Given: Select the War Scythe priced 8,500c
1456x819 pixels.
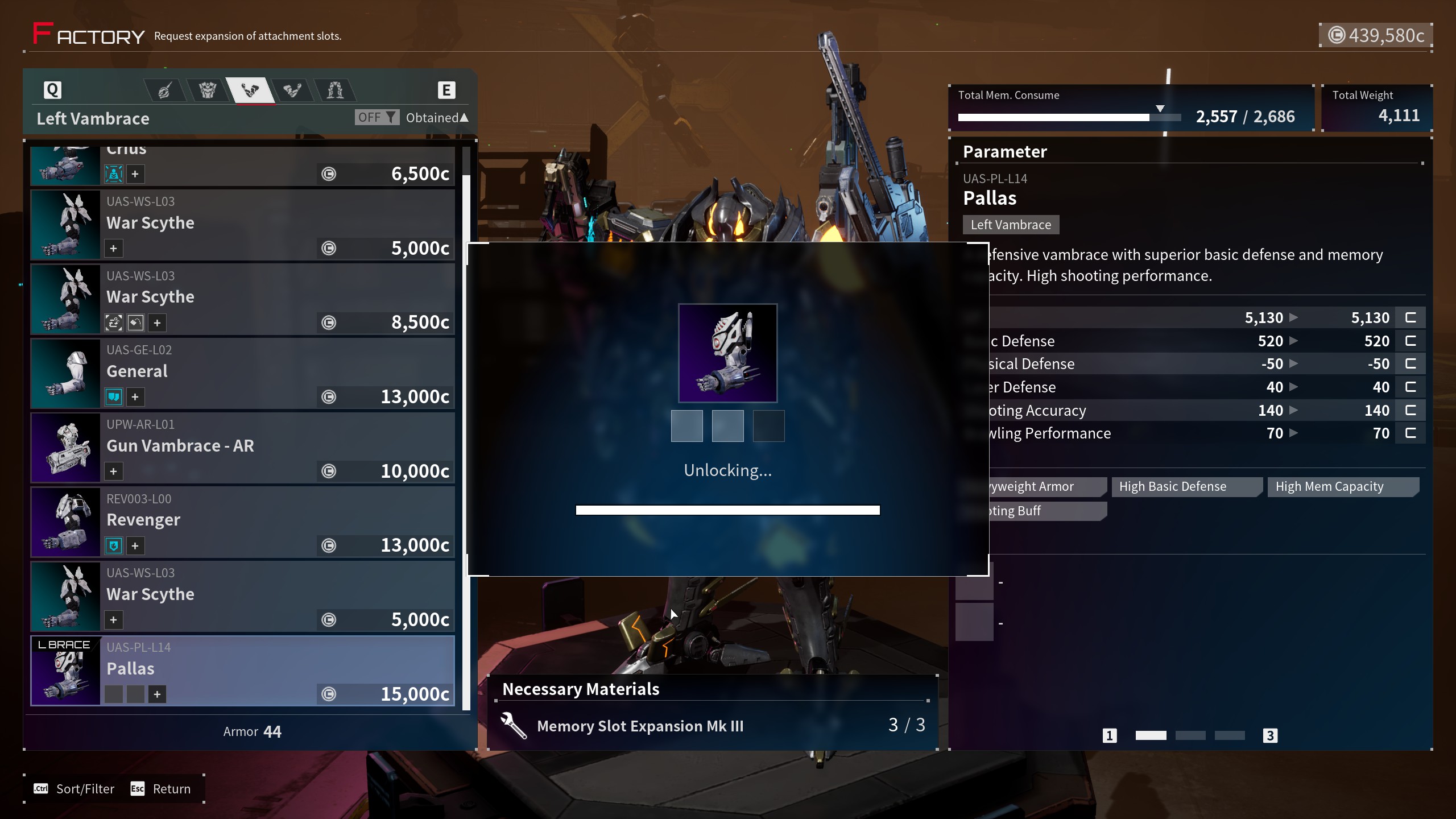Looking at the screenshot, I should (243, 299).
